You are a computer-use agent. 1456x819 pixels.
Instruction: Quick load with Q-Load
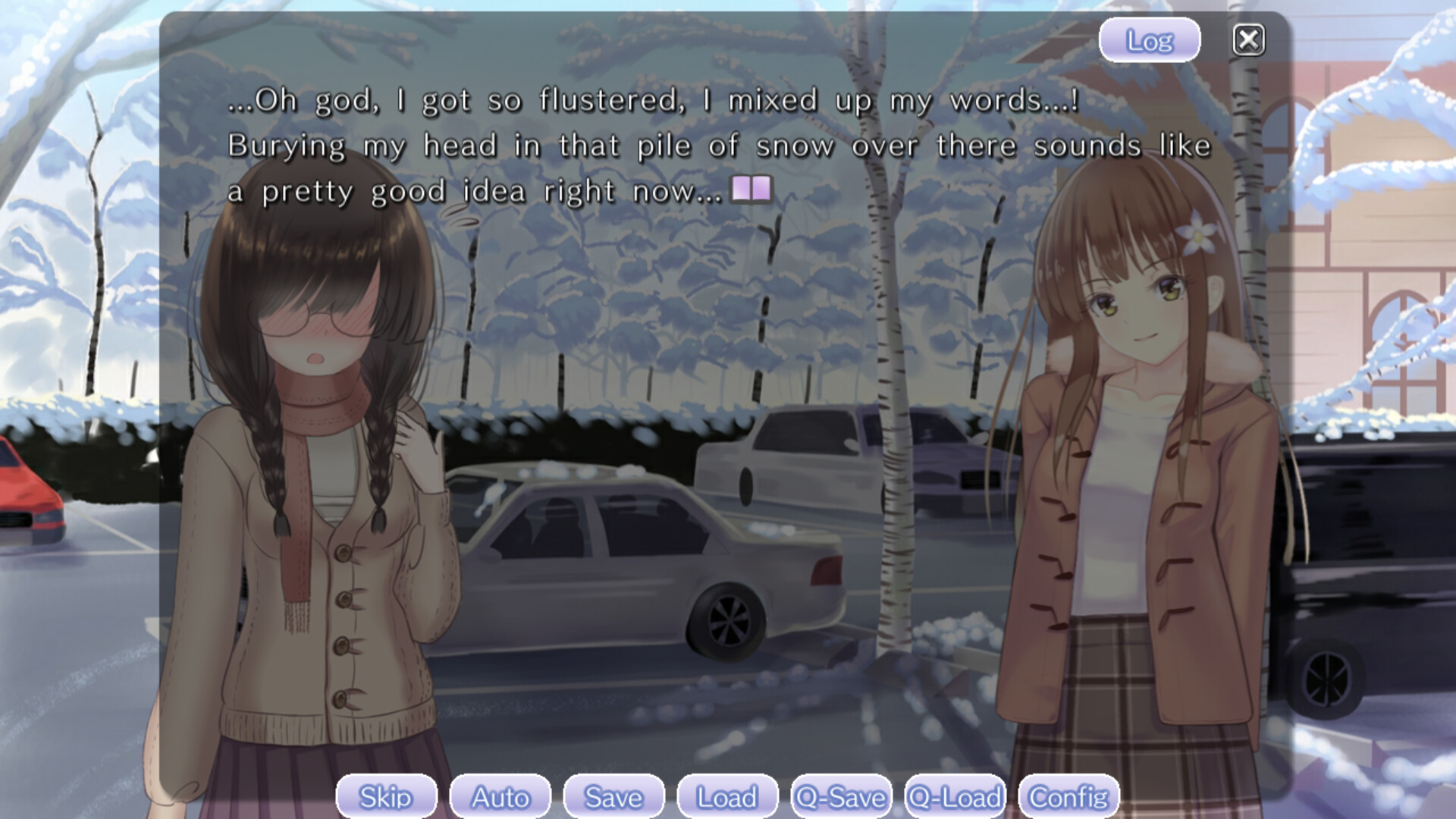(955, 796)
